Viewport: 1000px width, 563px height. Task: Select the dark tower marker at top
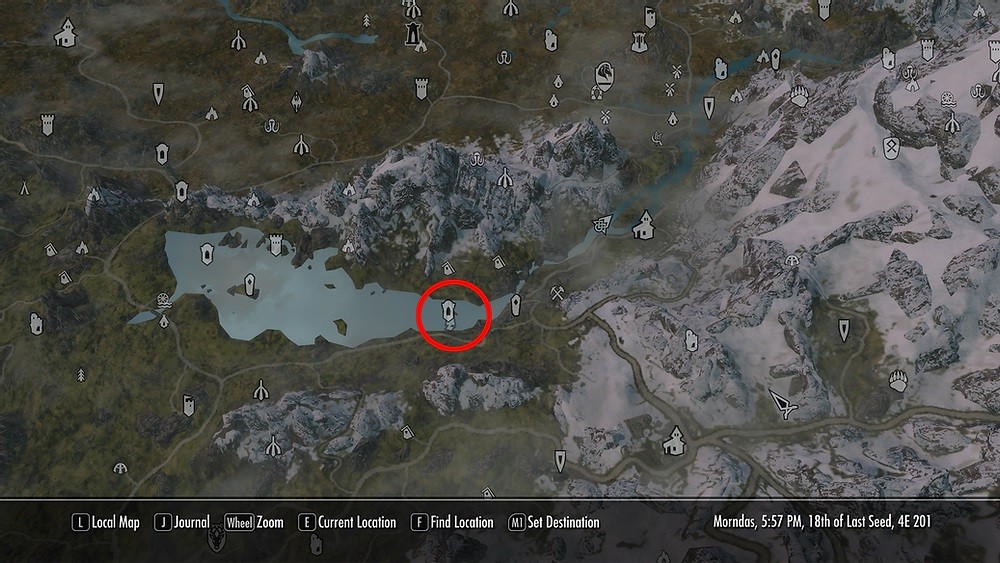(x=412, y=33)
